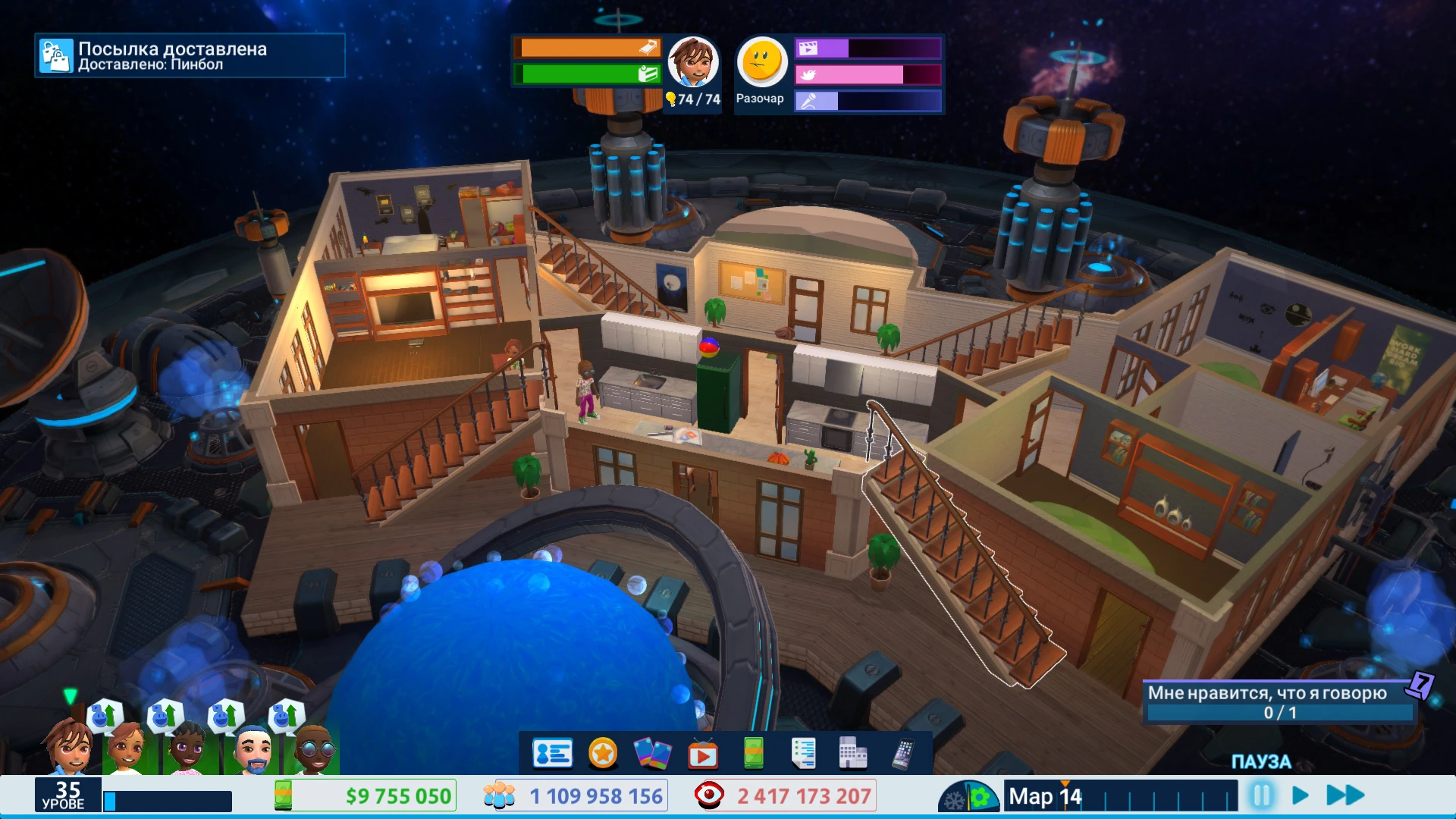Open the video channel TV menu

(704, 755)
